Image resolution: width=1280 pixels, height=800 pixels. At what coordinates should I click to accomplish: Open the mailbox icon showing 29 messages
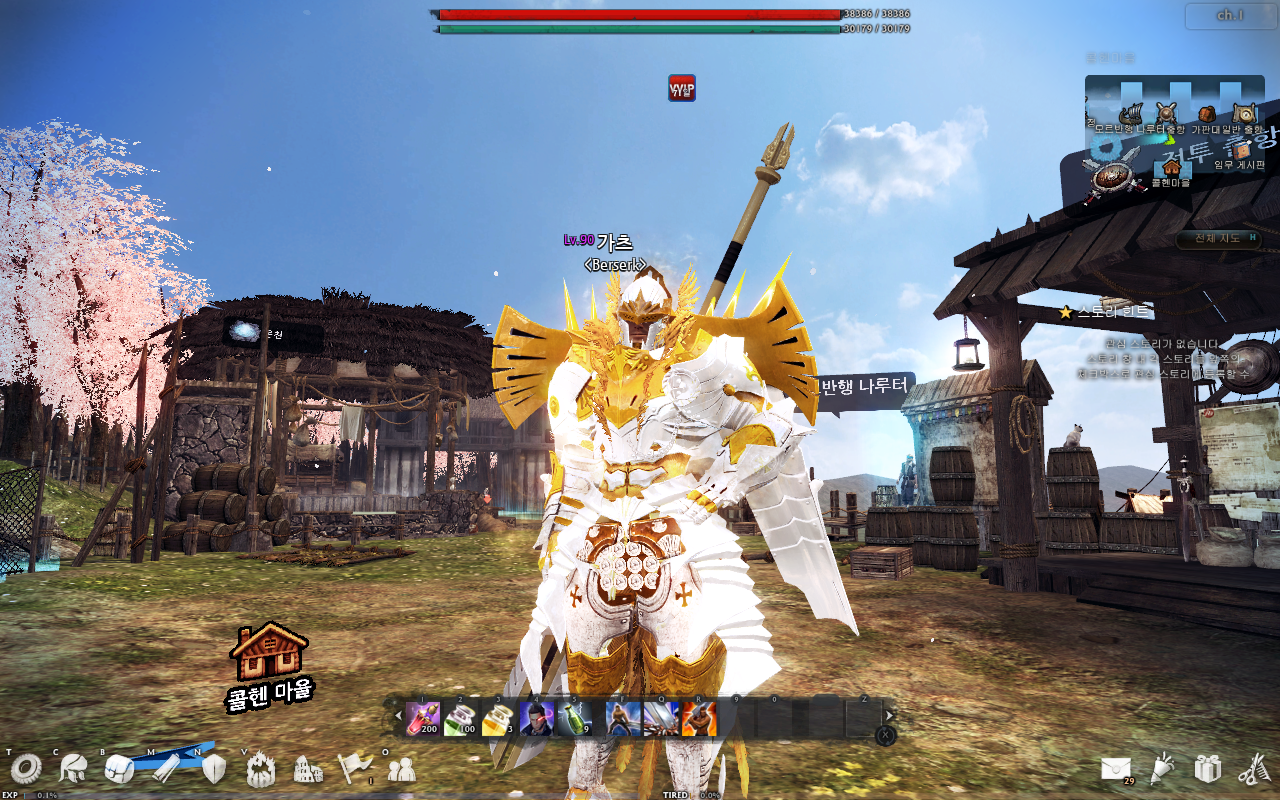[x=1117, y=766]
